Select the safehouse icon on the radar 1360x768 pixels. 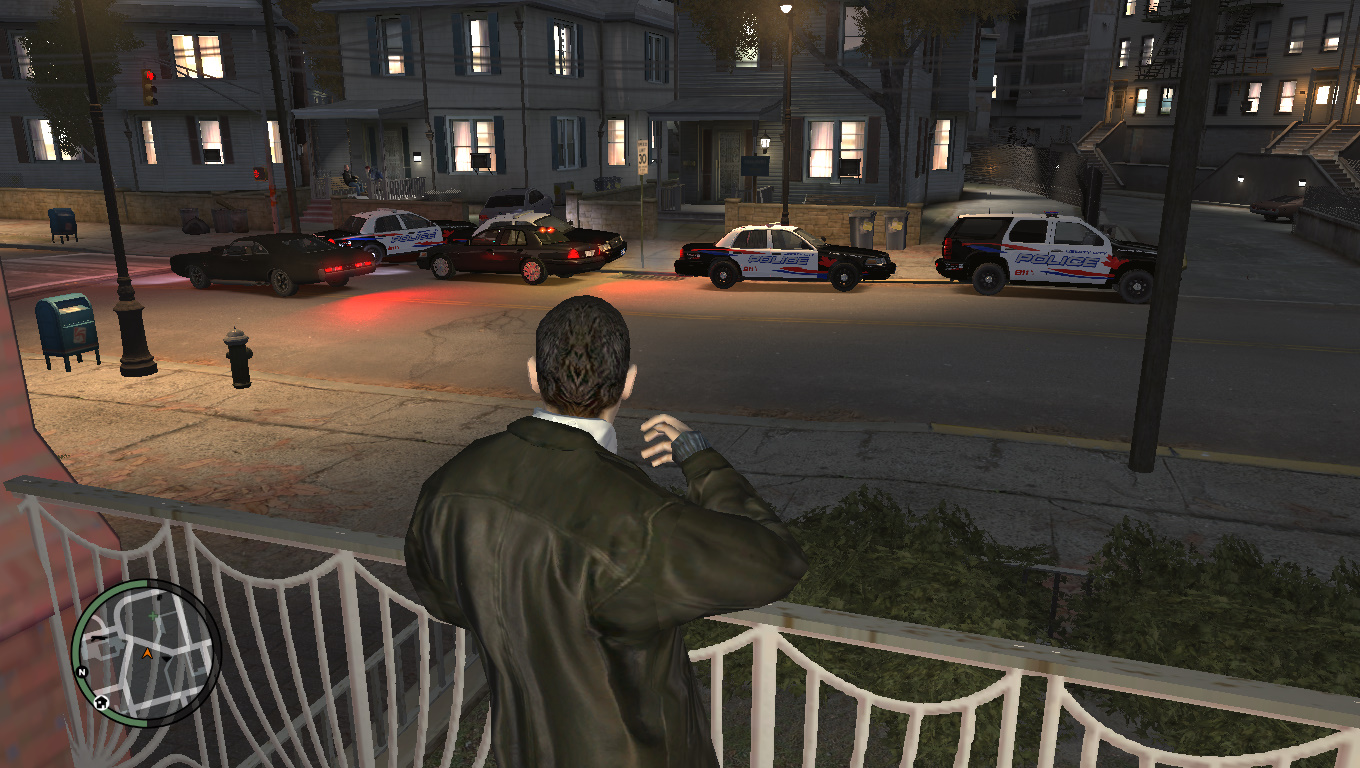coord(101,702)
